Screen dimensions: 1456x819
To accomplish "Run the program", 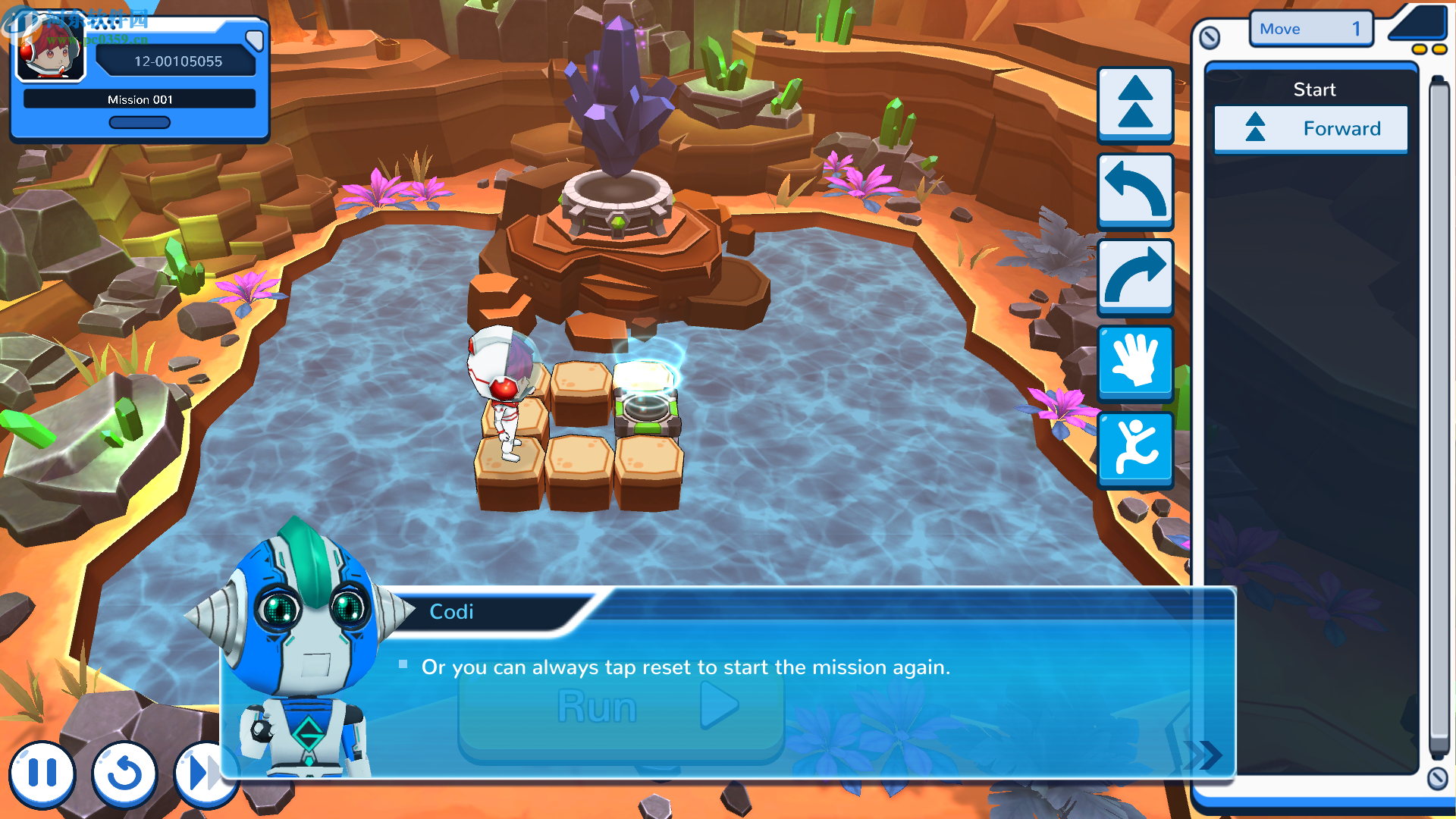I will click(620, 708).
